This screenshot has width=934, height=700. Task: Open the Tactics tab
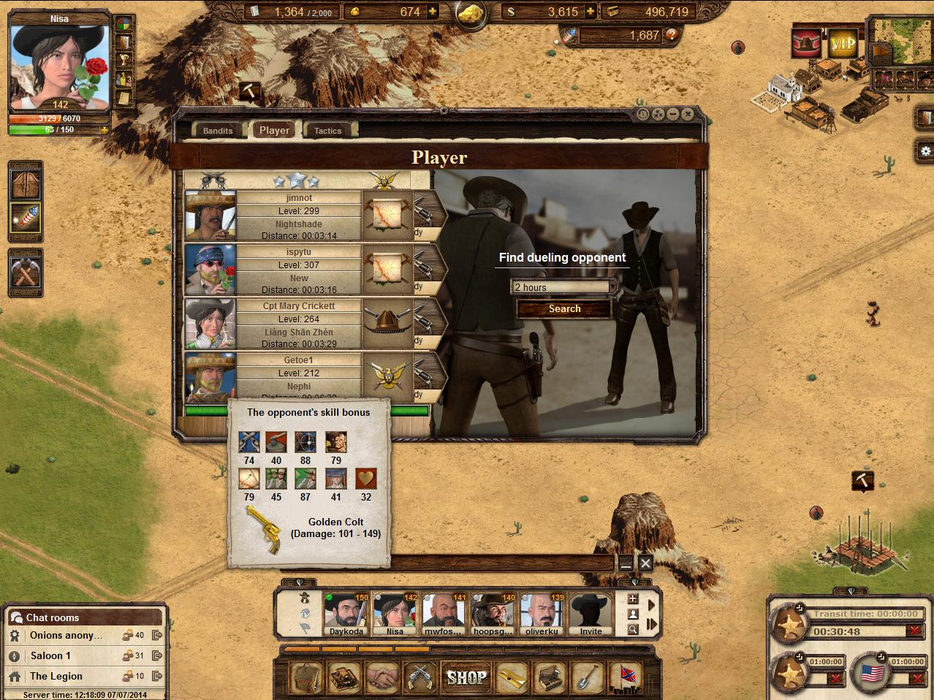coord(328,130)
